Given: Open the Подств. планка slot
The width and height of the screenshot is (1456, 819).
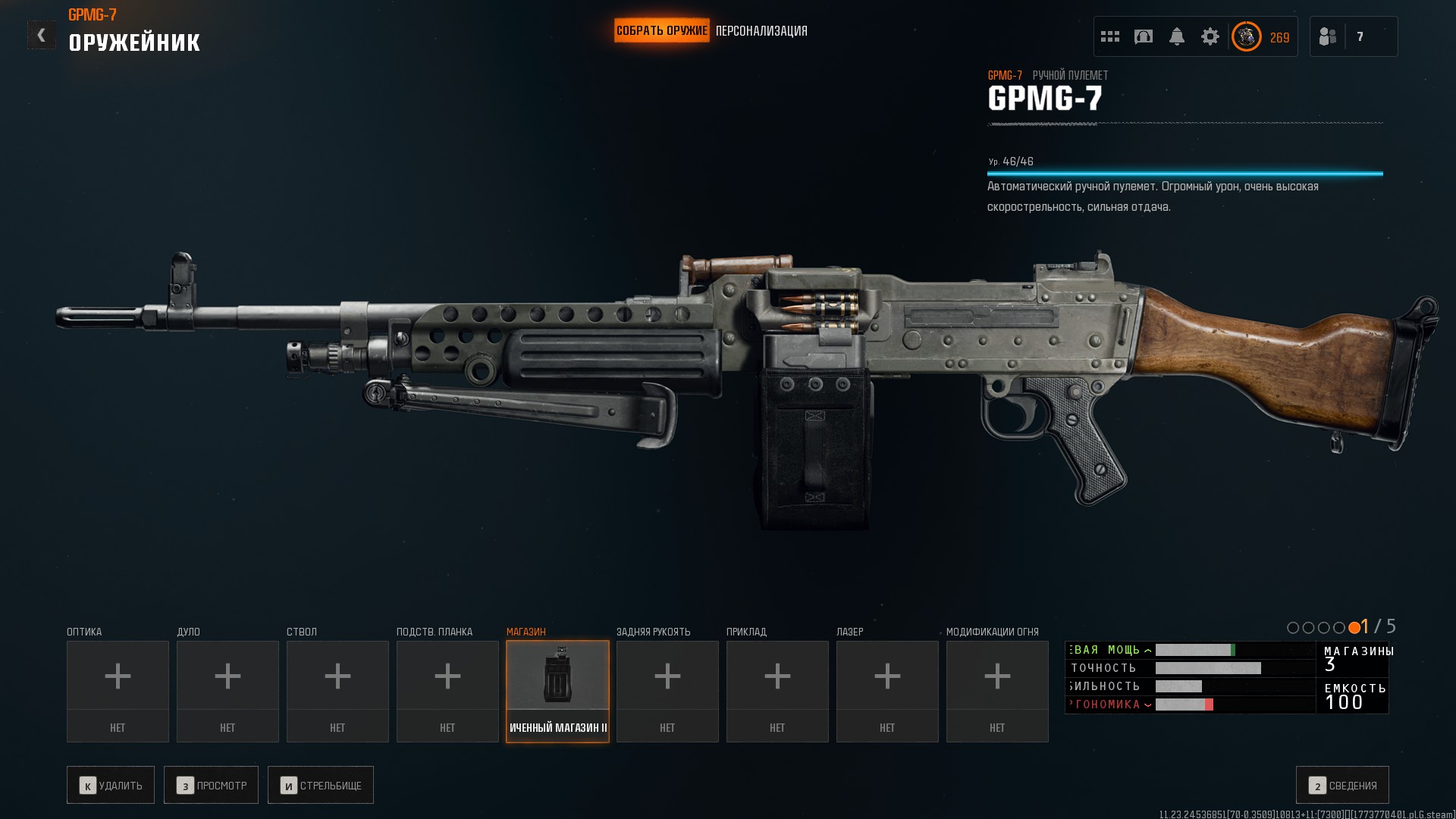Looking at the screenshot, I should tap(447, 691).
